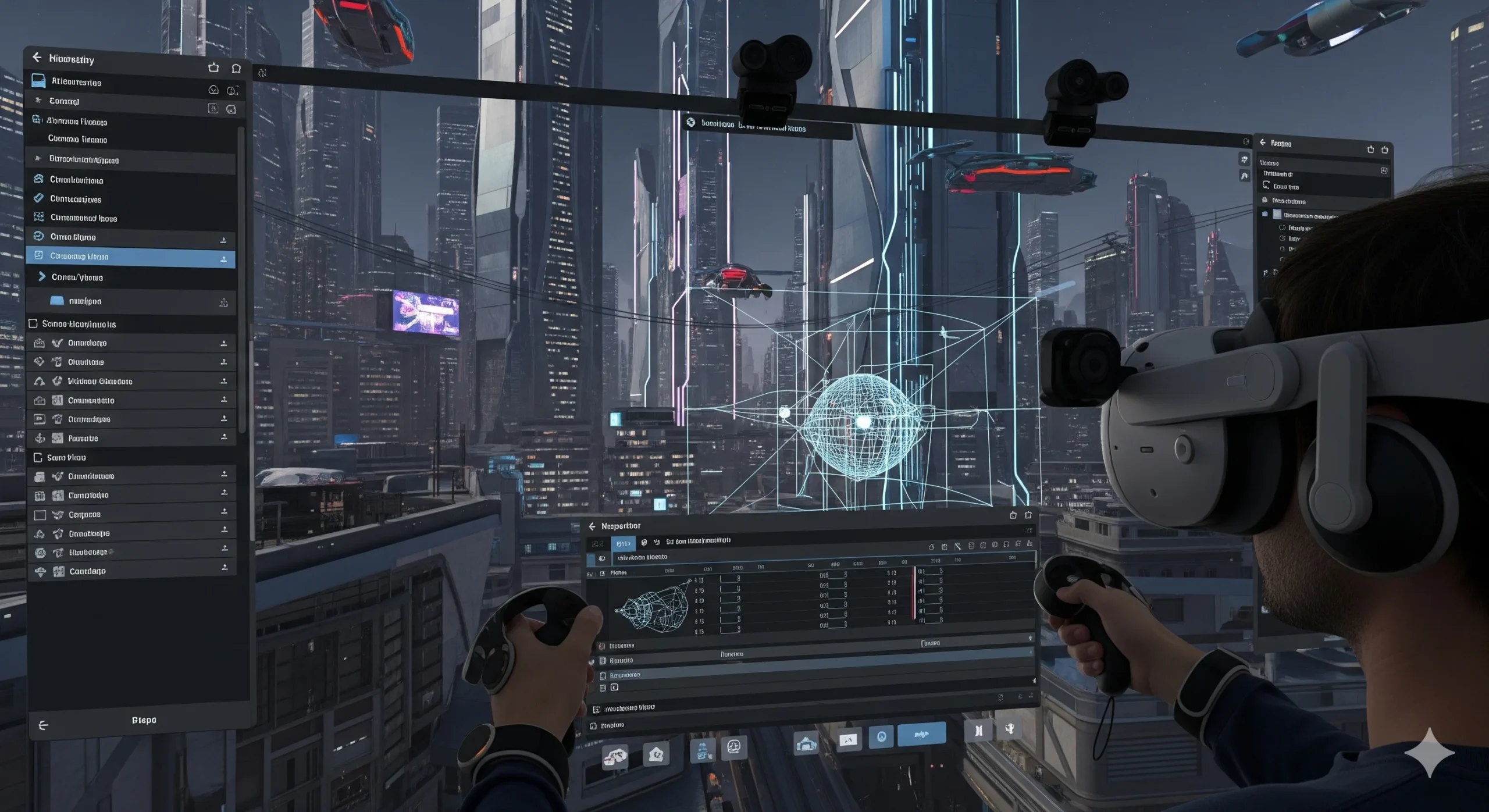Screen dimensions: 1489x812
Task: Activate the wide blue button in the bottom toolbar
Action: point(921,734)
